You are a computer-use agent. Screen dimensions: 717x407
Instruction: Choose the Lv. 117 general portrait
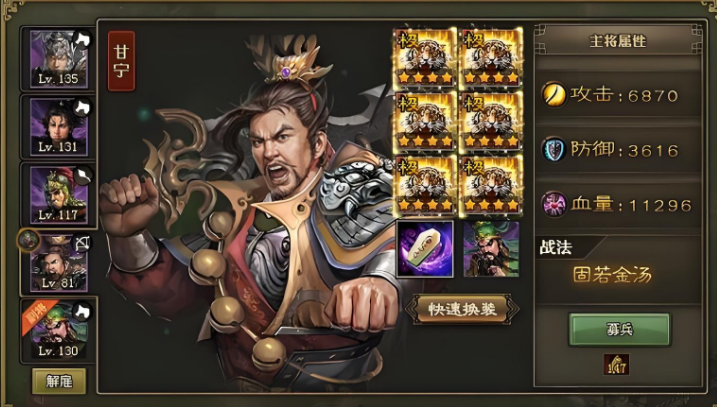(x=59, y=193)
